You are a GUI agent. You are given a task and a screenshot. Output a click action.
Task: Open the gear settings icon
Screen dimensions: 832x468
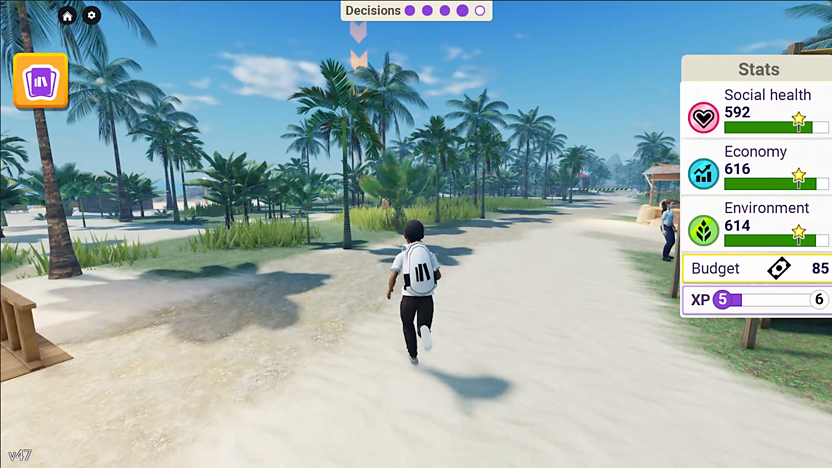click(x=91, y=15)
